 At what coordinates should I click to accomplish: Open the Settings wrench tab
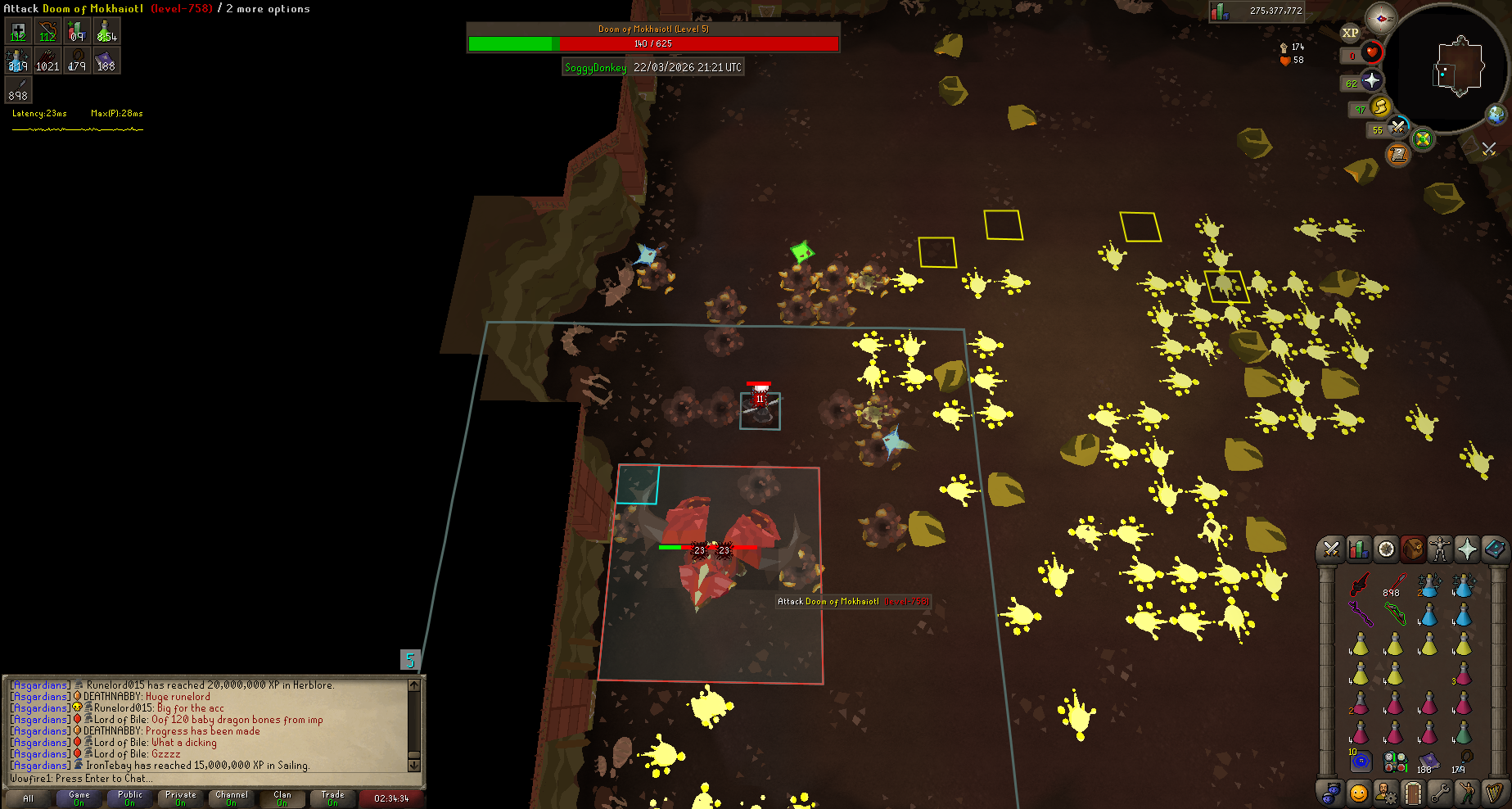(x=1440, y=793)
